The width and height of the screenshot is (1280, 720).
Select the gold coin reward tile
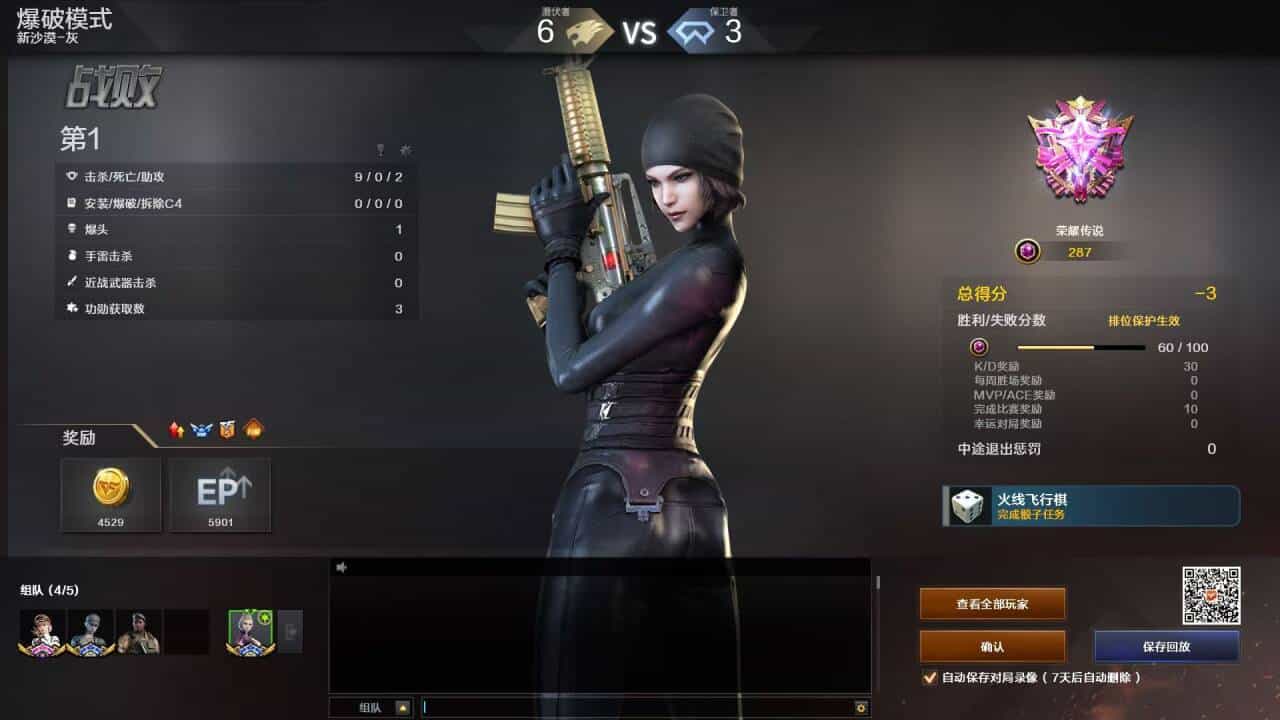111,494
